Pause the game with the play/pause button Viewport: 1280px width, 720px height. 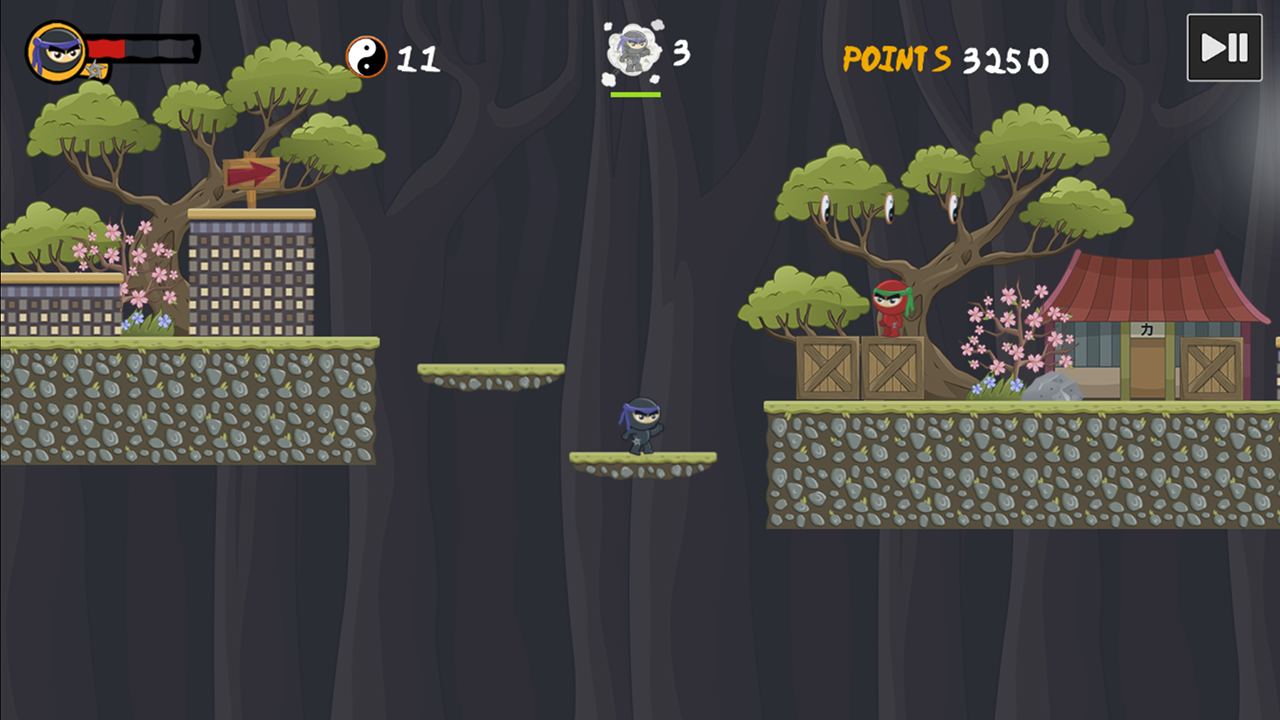[x=1224, y=48]
